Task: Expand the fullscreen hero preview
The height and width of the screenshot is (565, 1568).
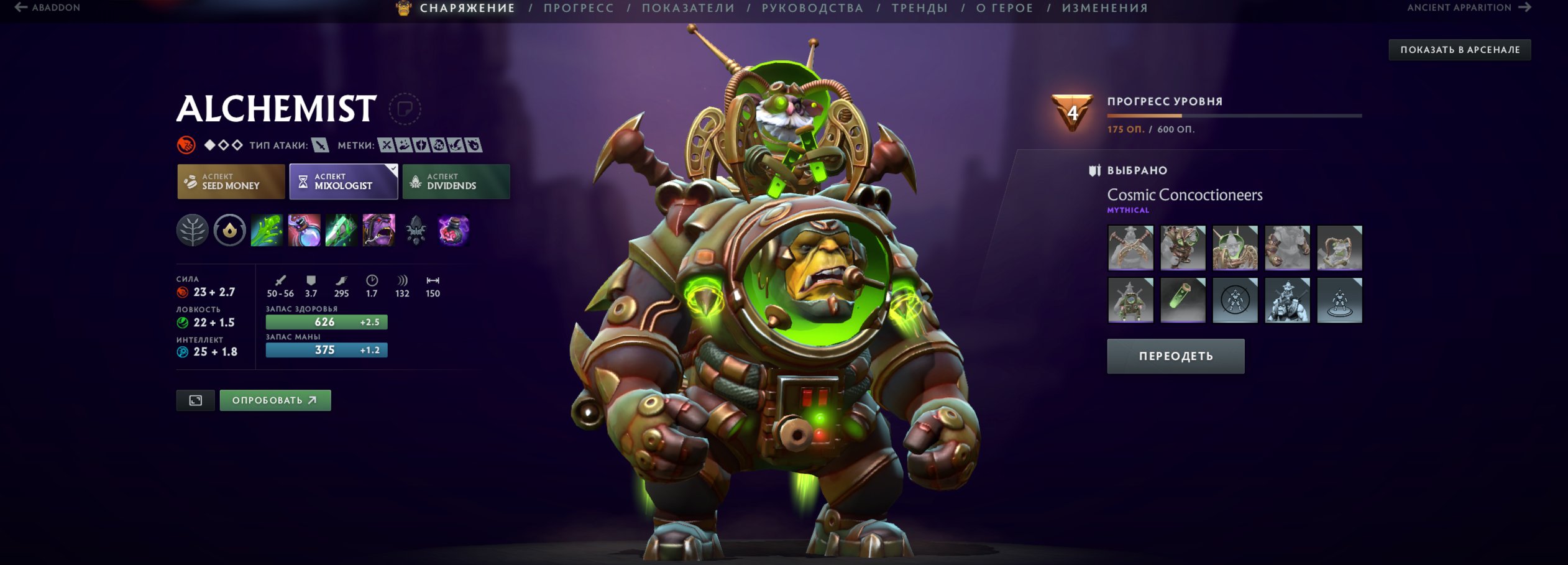Action: 196,400
